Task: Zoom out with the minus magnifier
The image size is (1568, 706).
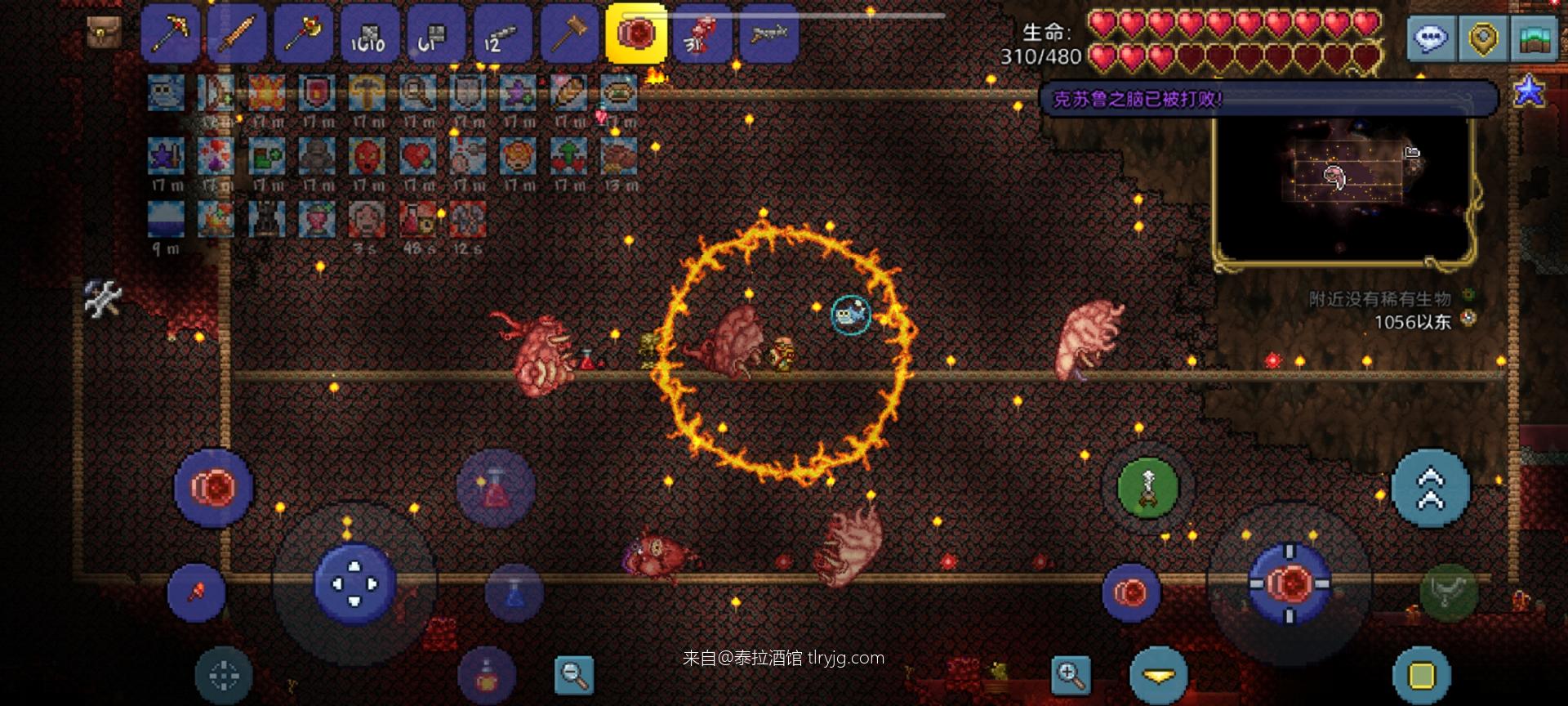Action: pyautogui.click(x=574, y=675)
